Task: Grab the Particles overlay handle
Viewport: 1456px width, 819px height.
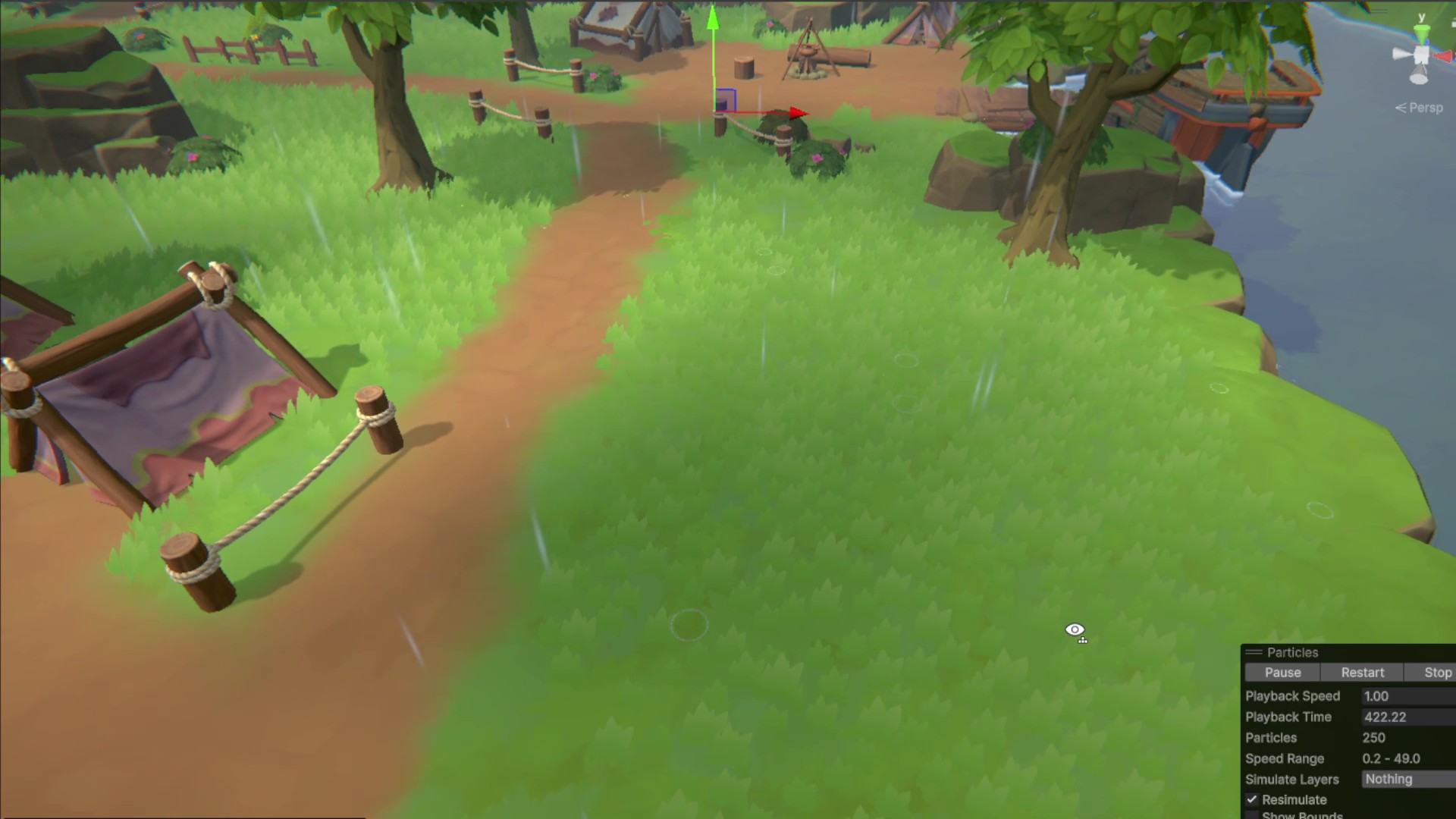Action: (x=1254, y=652)
